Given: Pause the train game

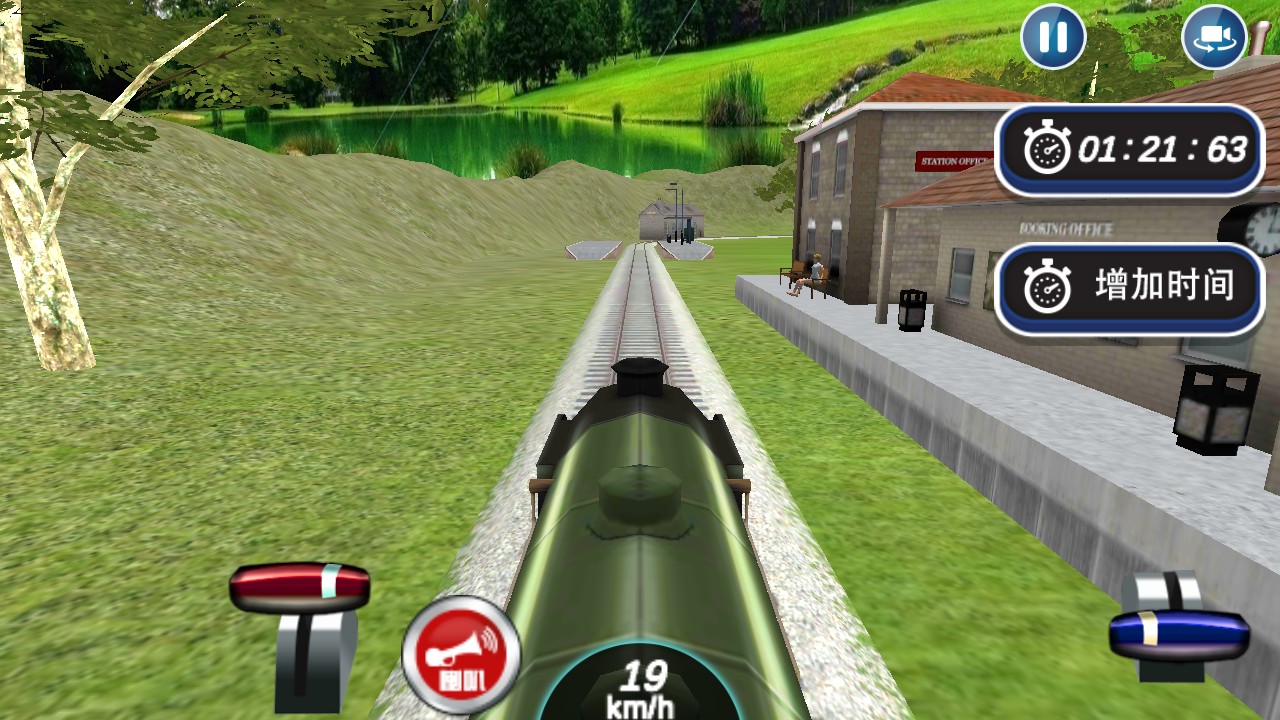Looking at the screenshot, I should coord(1052,38).
